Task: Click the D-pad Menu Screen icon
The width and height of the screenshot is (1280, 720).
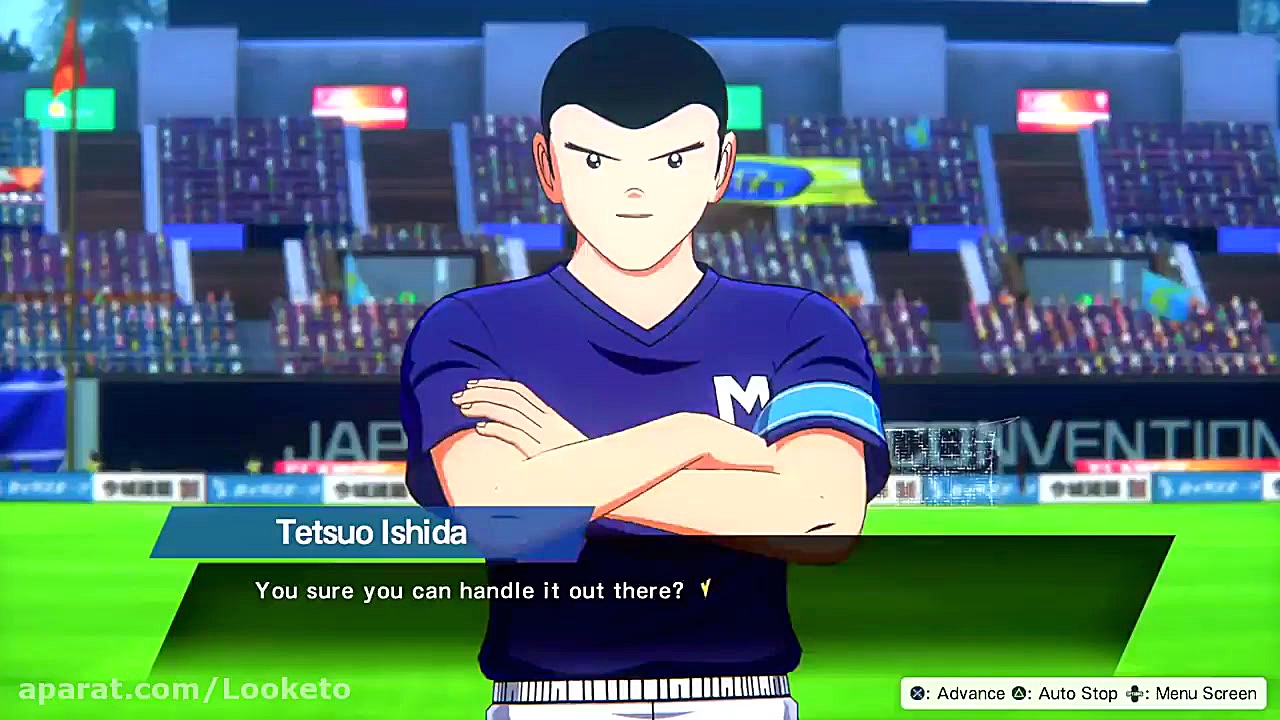Action: (1136, 693)
